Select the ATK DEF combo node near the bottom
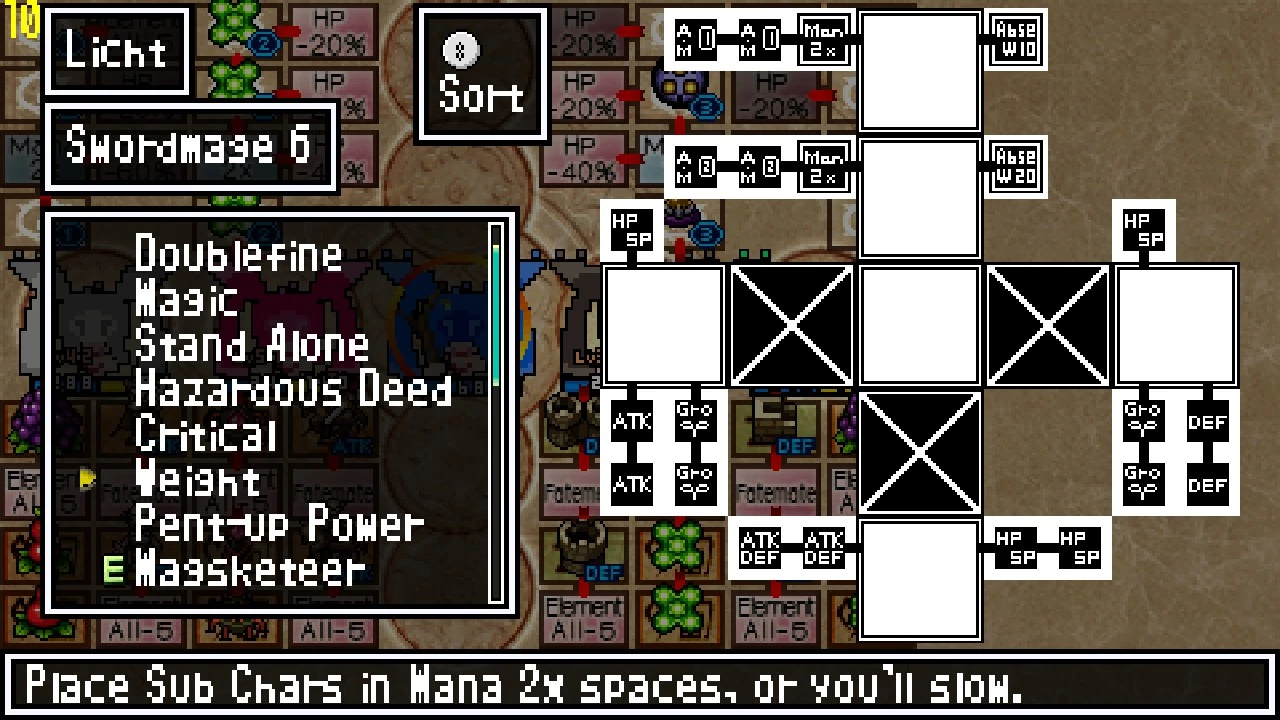The height and width of the screenshot is (720, 1280). coord(760,548)
